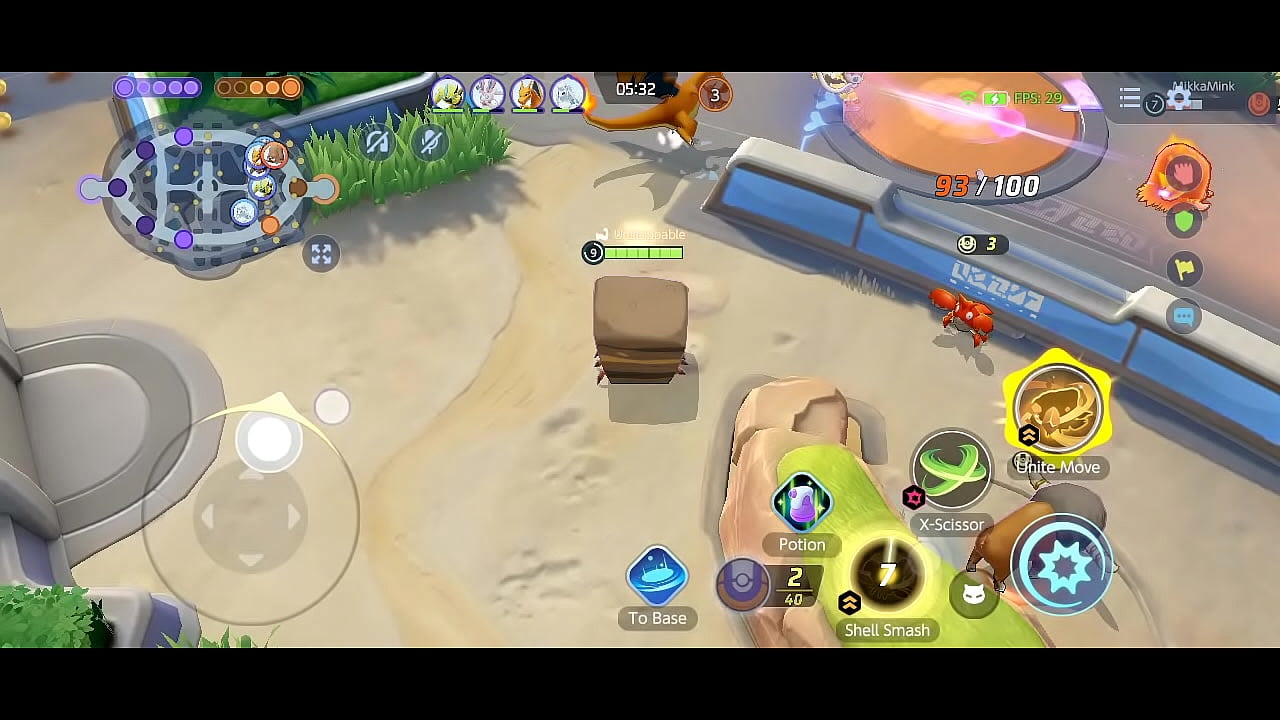This screenshot has width=1280, height=720.
Task: Toggle the muted microphone icon
Action: click(431, 143)
